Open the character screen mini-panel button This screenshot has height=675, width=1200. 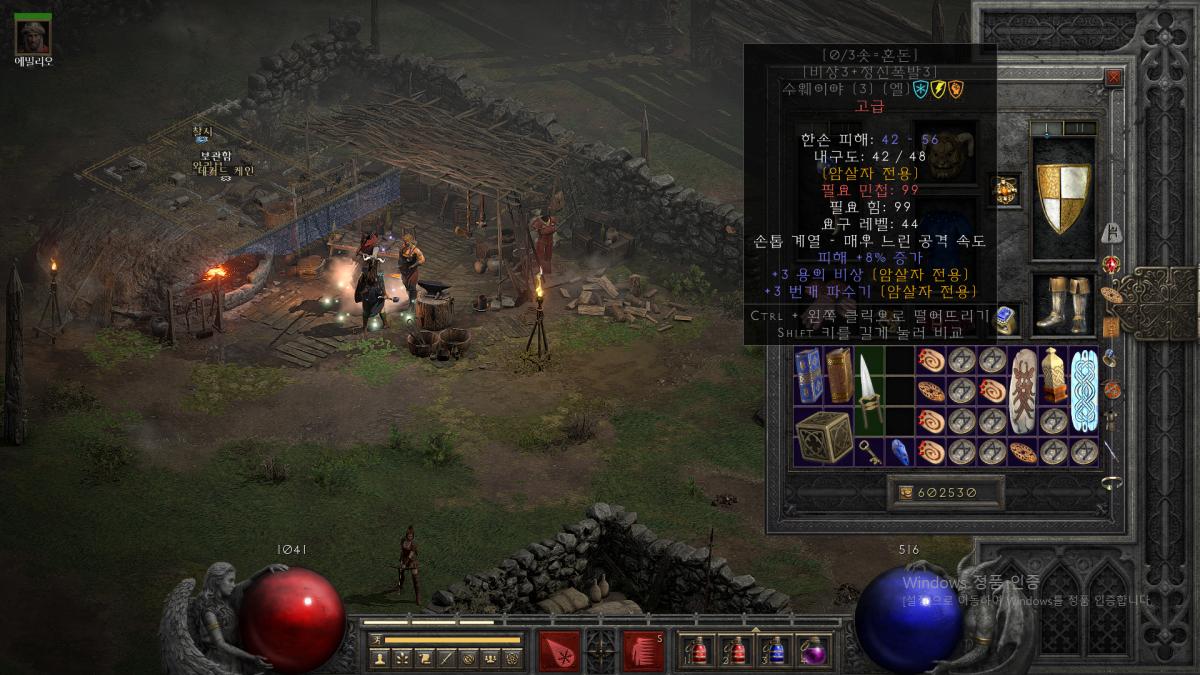click(x=380, y=658)
